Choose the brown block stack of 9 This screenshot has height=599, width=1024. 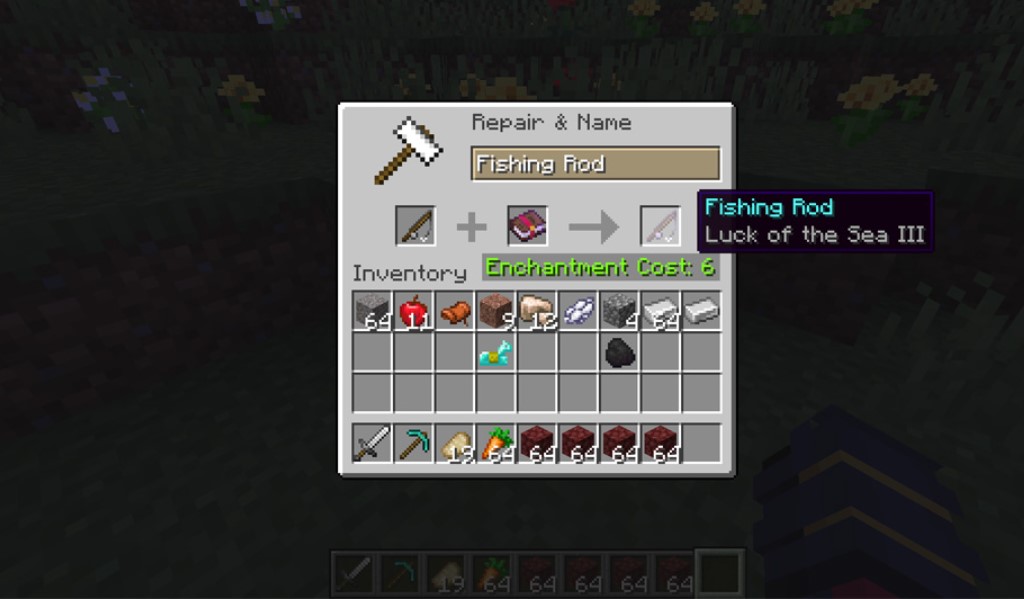click(x=495, y=311)
